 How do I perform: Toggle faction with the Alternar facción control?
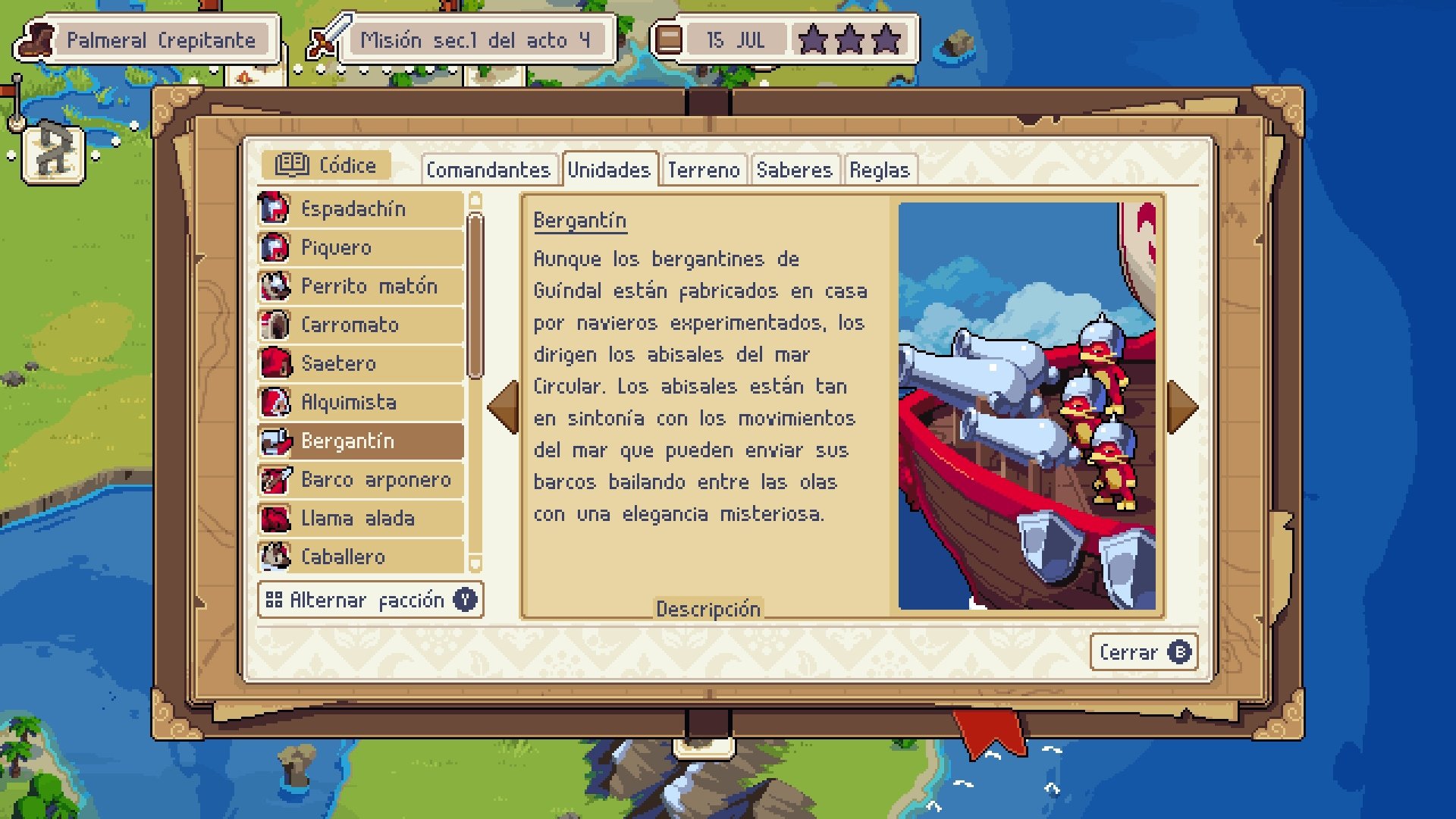[369, 599]
